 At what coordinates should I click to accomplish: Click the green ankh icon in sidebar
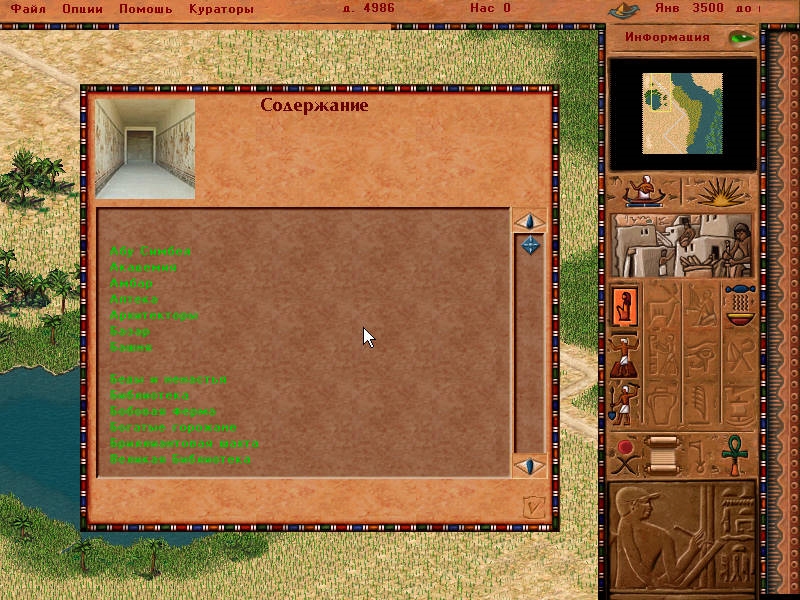click(737, 450)
